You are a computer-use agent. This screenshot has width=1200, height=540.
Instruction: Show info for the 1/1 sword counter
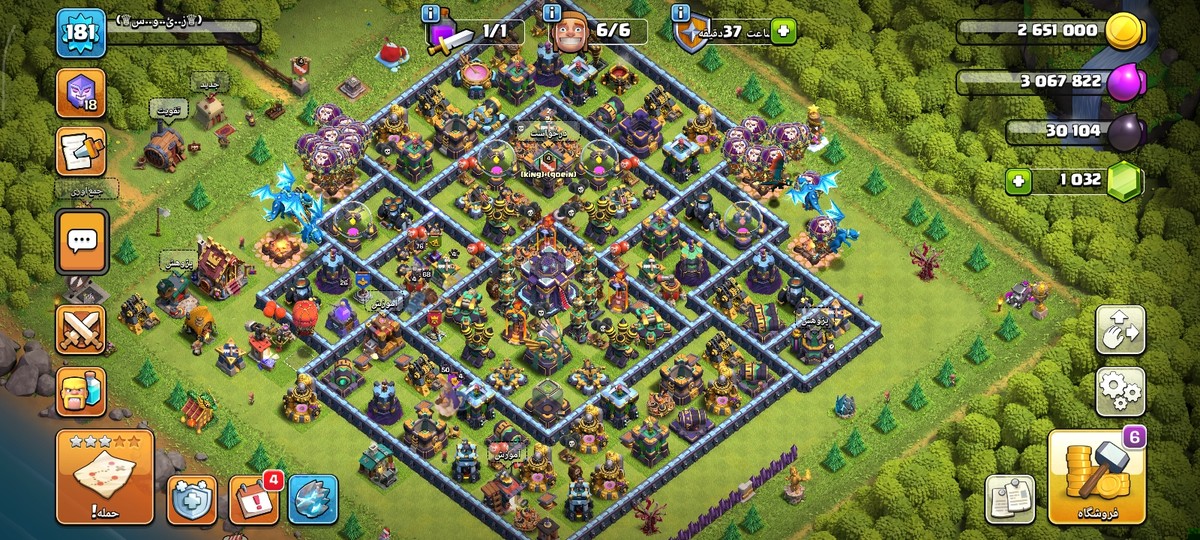point(431,13)
